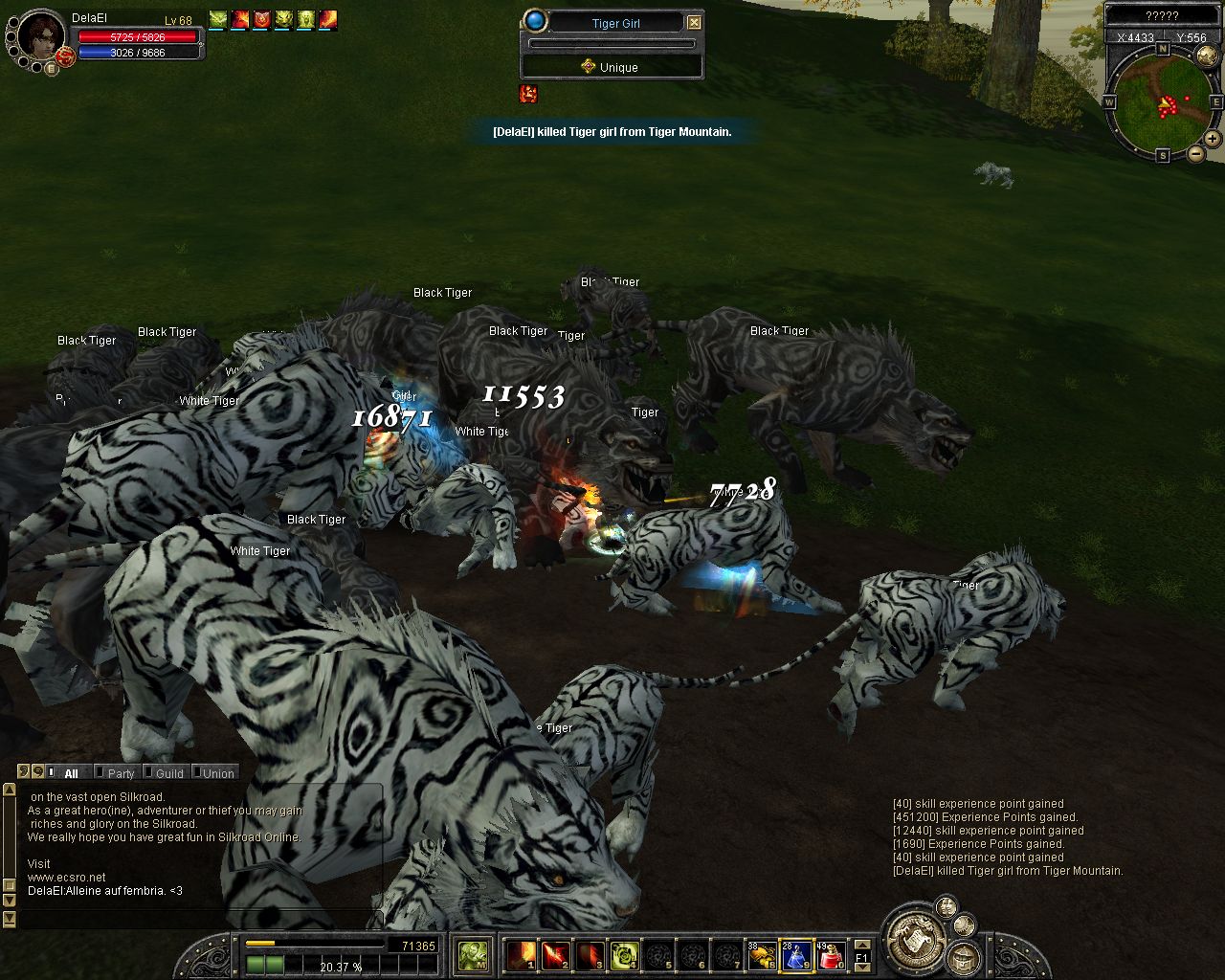The width and height of the screenshot is (1225, 980).
Task: Use the yellow item in hotbar slot 8
Action: (762, 954)
